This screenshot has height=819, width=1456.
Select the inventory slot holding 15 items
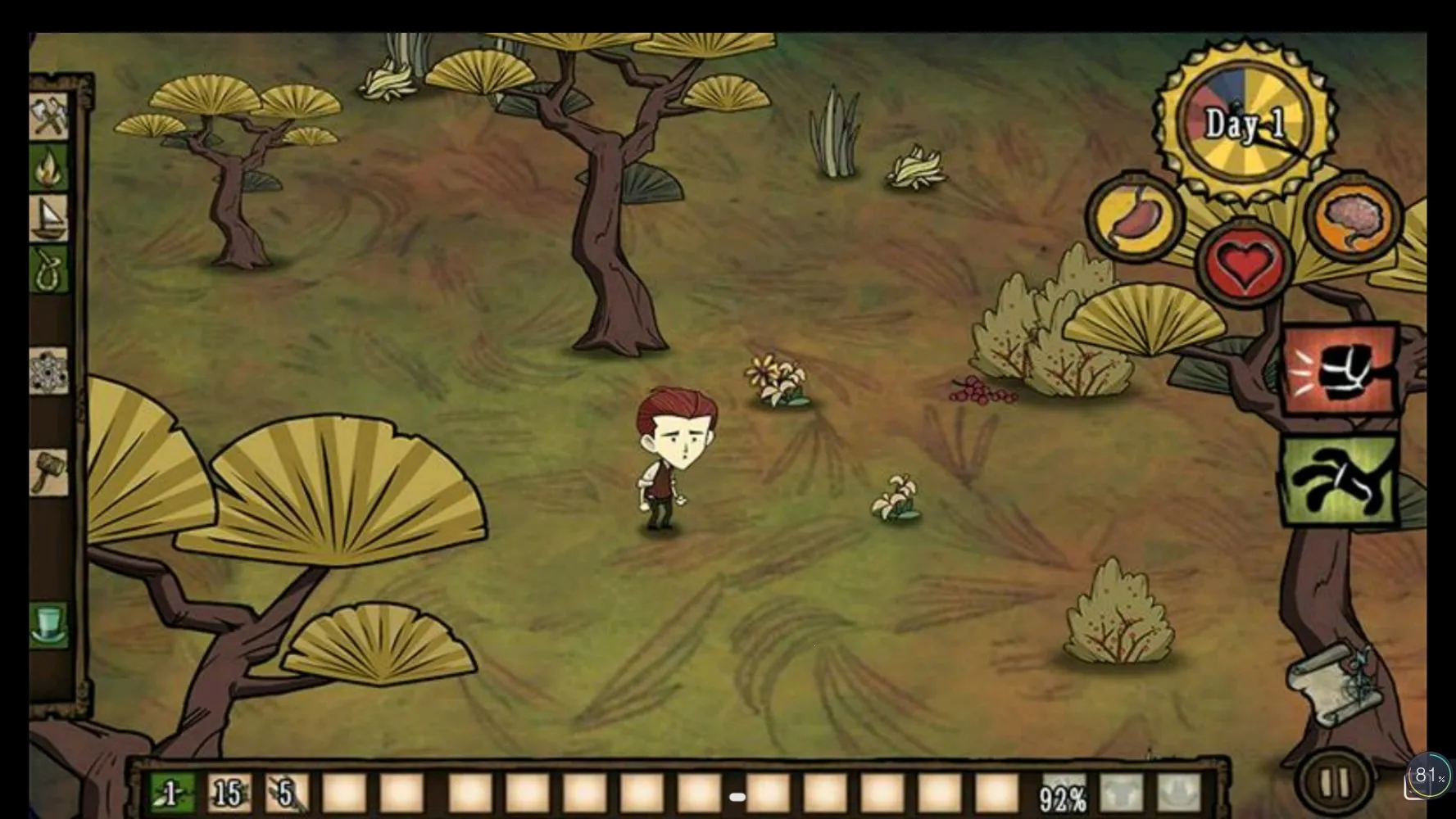(x=229, y=793)
